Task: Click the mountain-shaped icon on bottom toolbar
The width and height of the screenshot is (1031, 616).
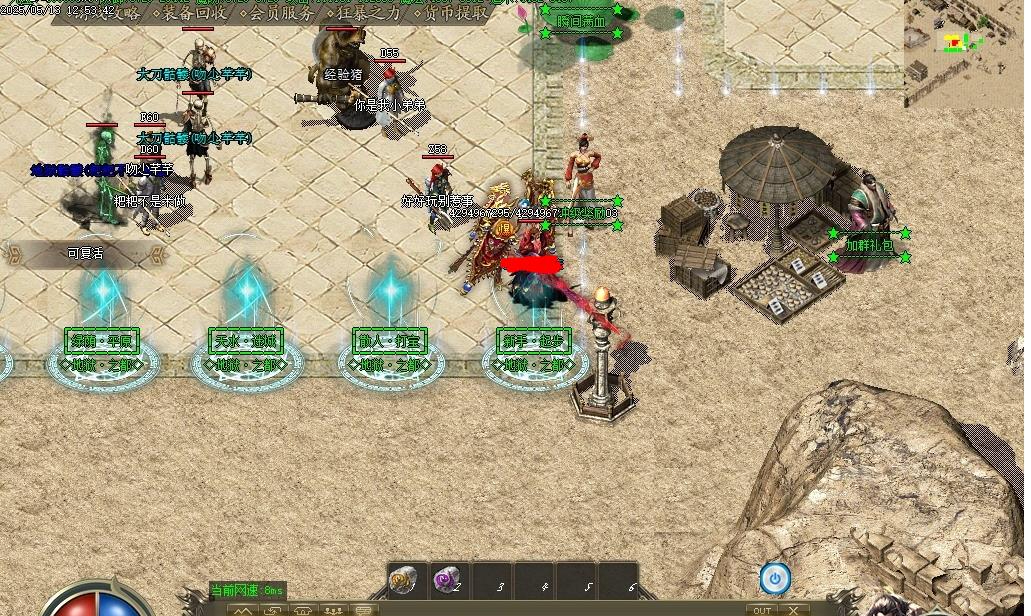Action: pyautogui.click(x=244, y=610)
